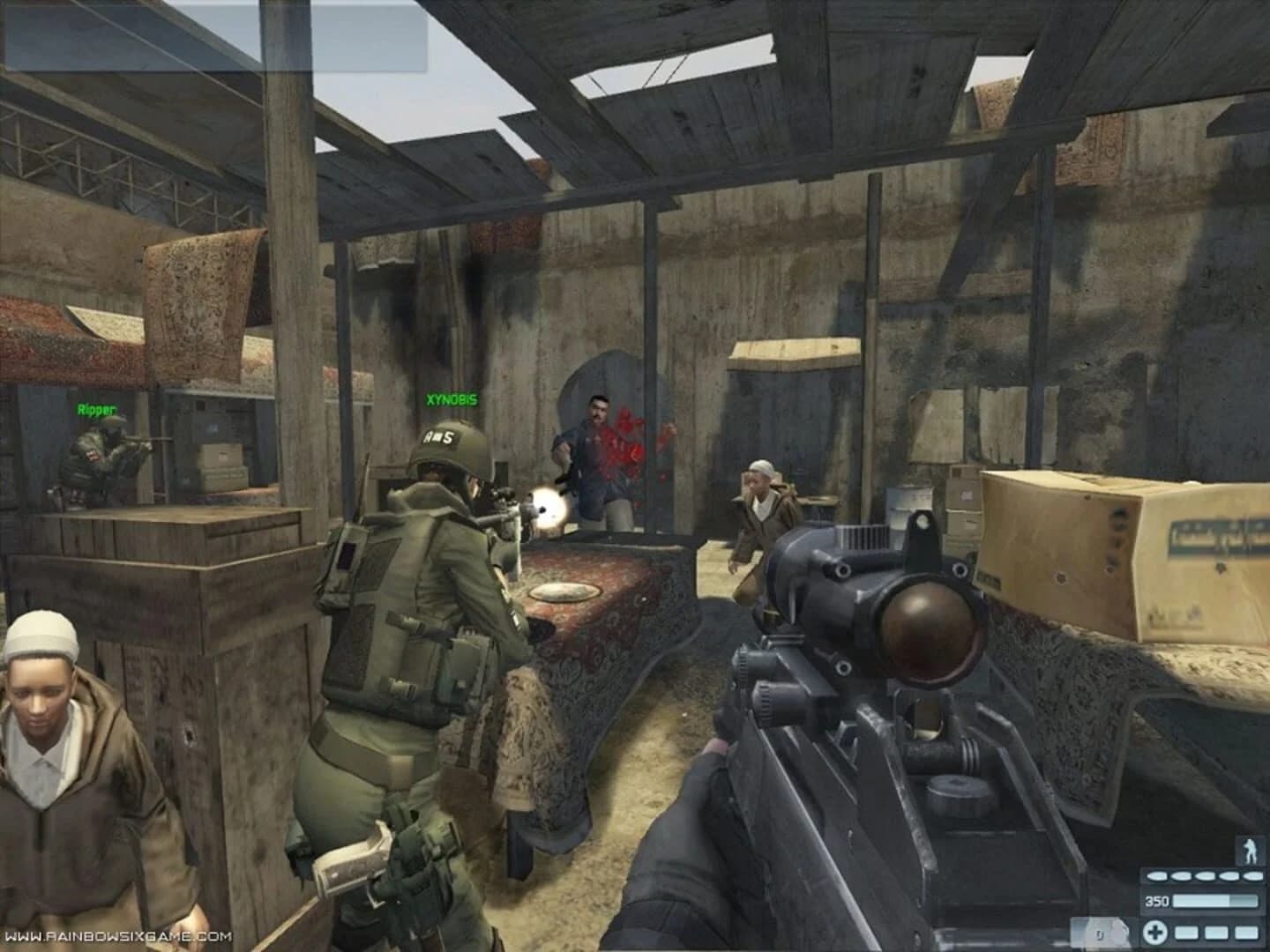Image resolution: width=1270 pixels, height=952 pixels.
Task: Toggle the first stamina pip
Action: [1157, 876]
